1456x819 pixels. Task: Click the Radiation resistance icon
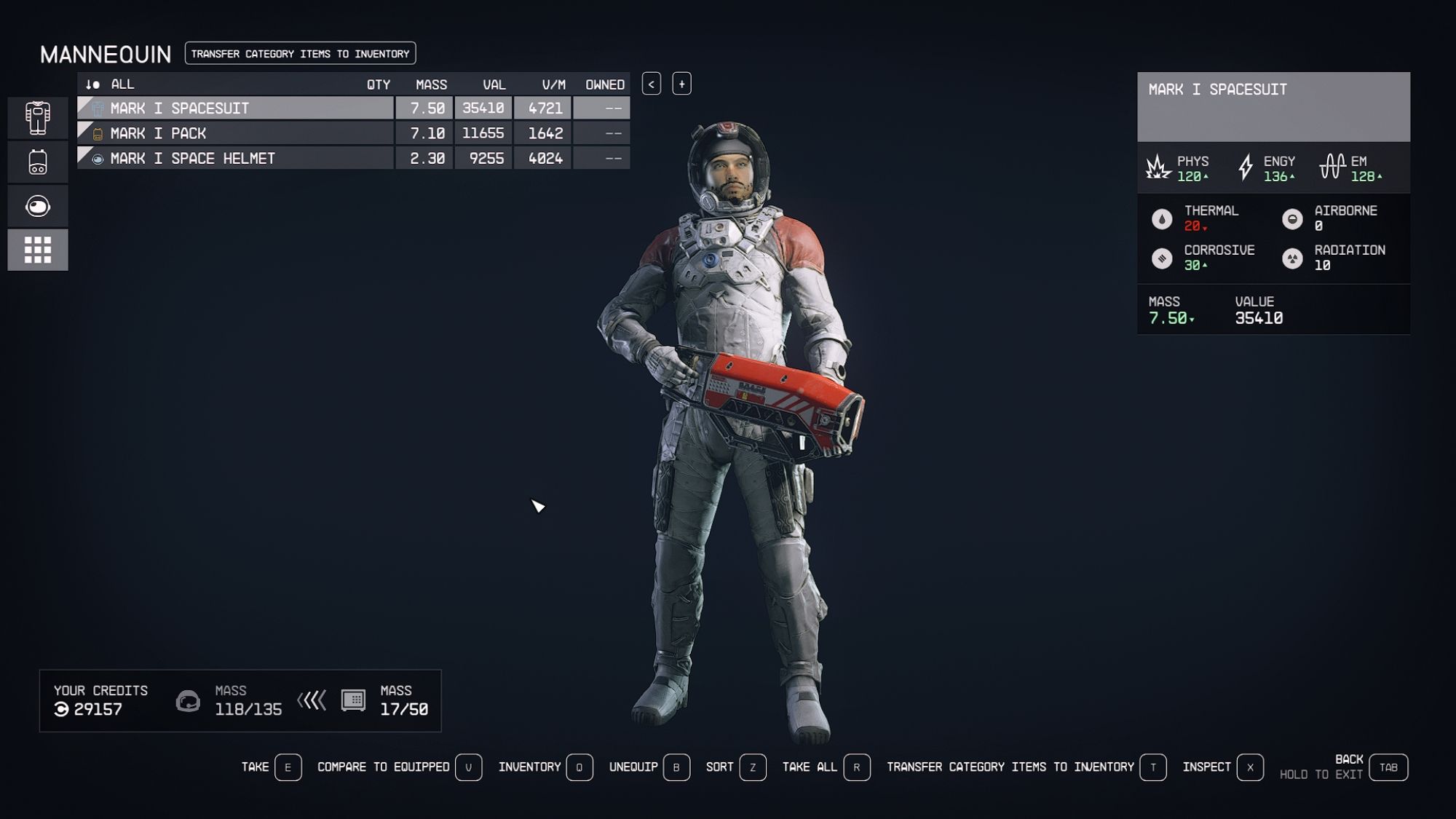1294,258
